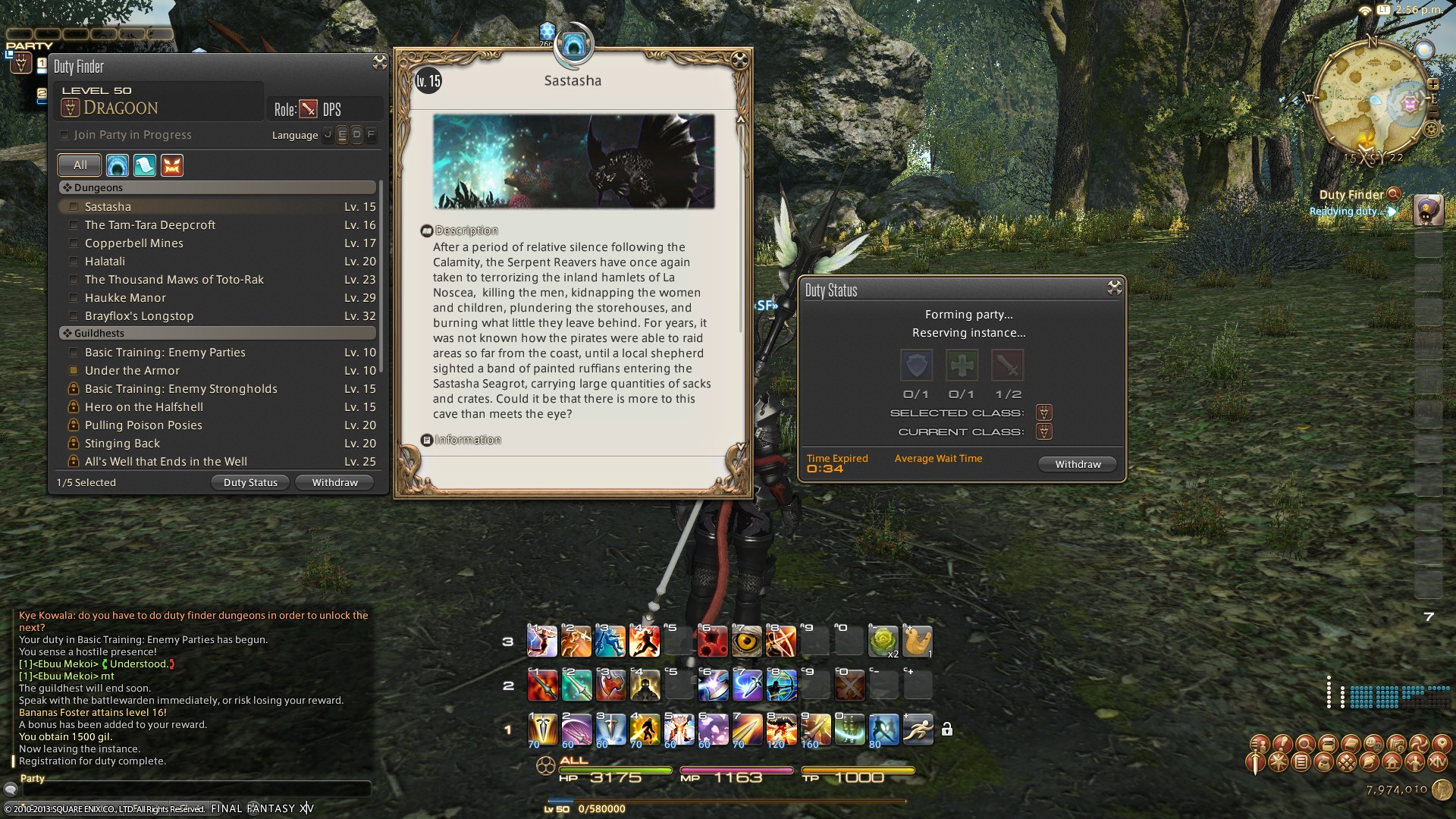Open Duty Status from Duty Finder
Image resolution: width=1456 pixels, height=819 pixels.
coord(250,482)
